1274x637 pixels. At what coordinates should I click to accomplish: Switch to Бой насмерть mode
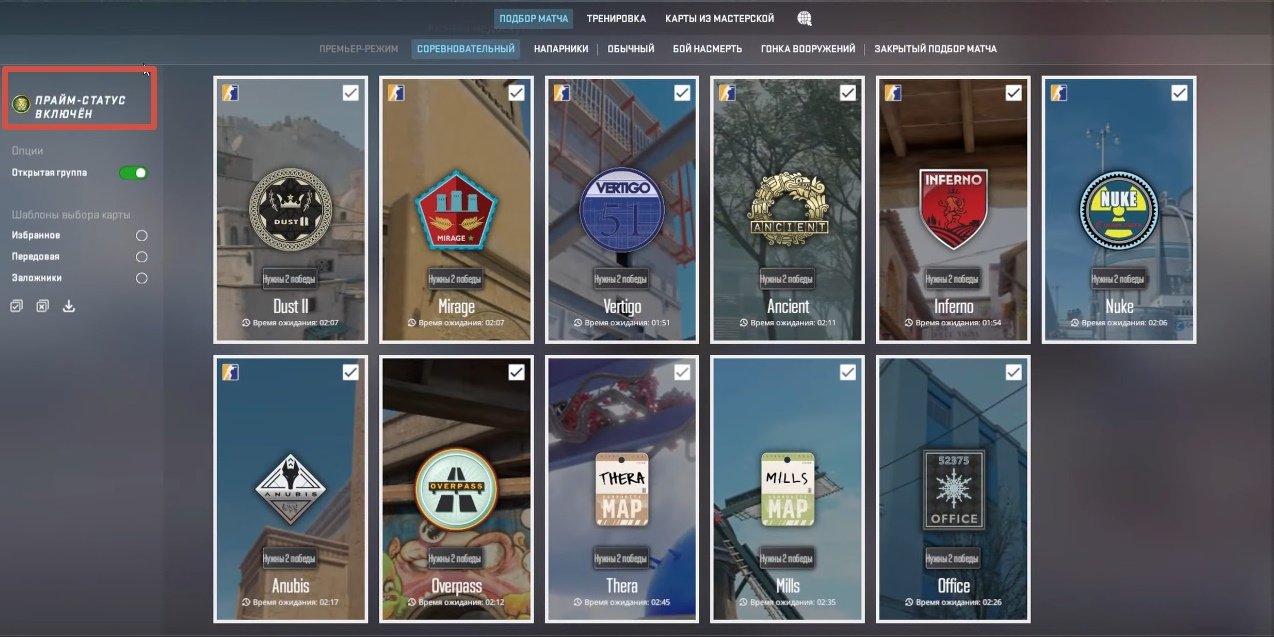tap(707, 48)
